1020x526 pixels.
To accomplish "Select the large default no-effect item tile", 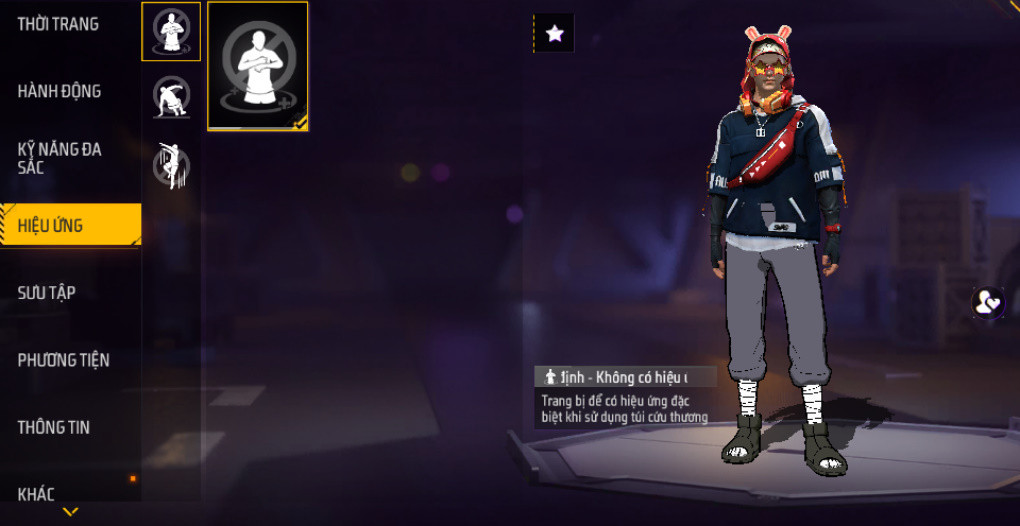I will pyautogui.click(x=258, y=66).
